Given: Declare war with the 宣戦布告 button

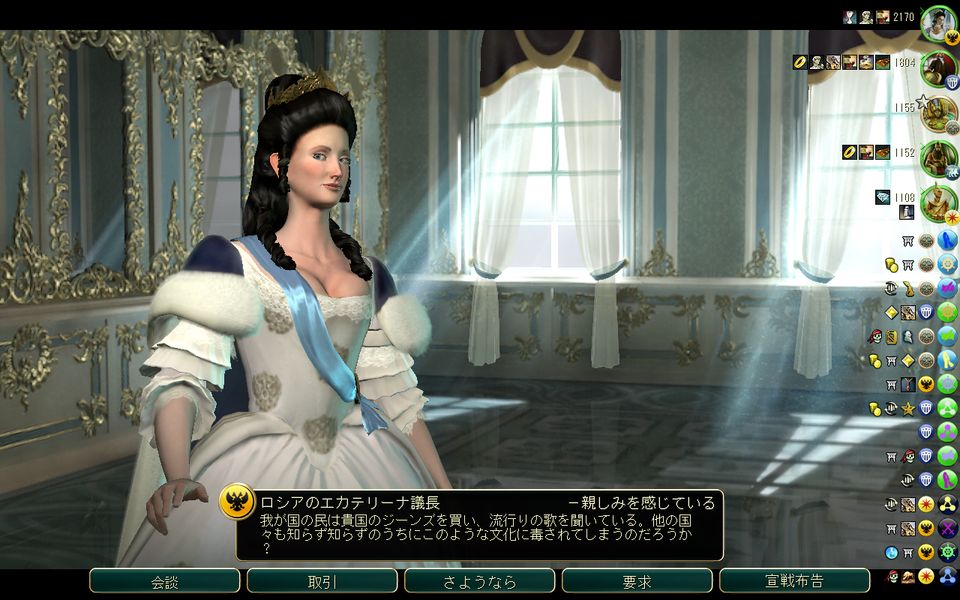Looking at the screenshot, I should [794, 581].
